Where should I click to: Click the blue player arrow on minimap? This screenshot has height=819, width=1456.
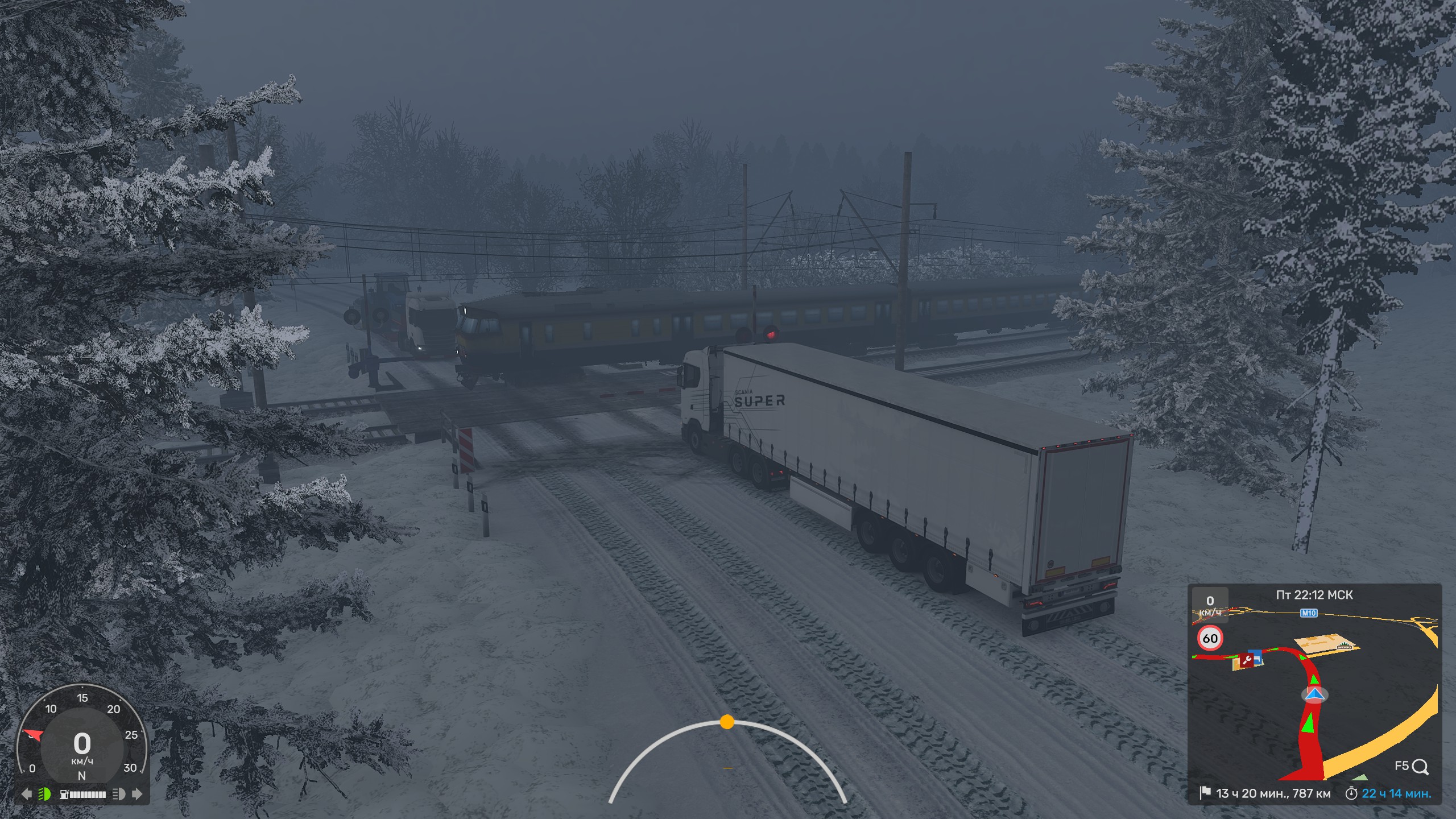pos(1314,694)
